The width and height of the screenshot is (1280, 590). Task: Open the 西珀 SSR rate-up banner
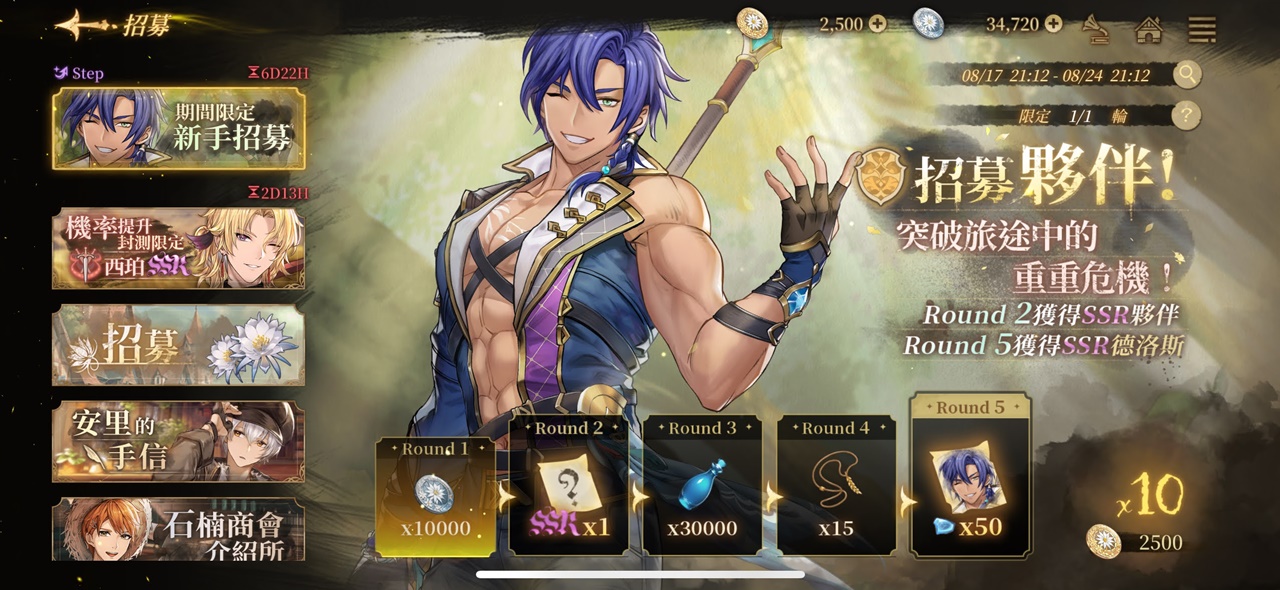click(179, 248)
